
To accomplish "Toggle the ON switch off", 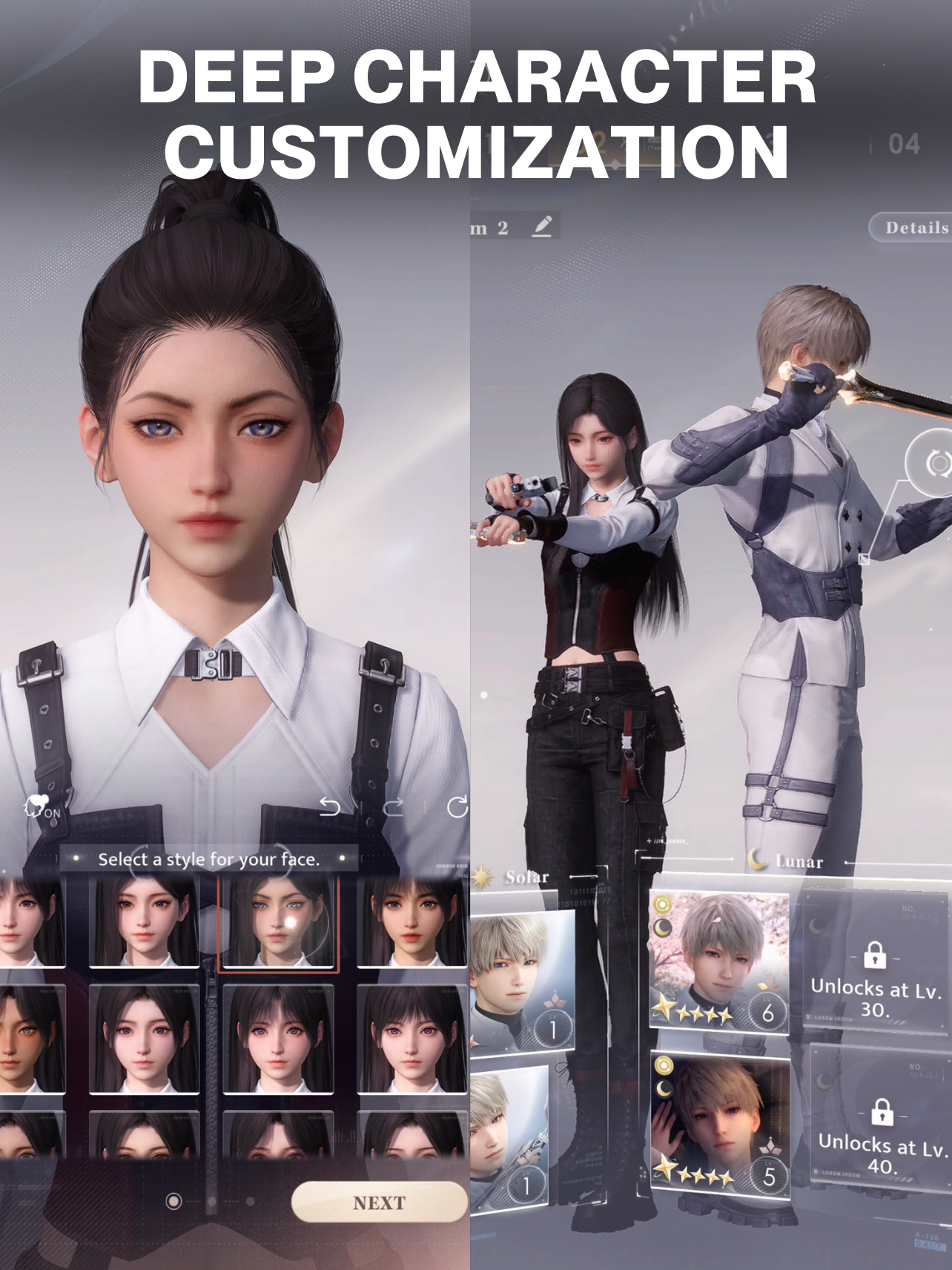I will click(x=50, y=815).
